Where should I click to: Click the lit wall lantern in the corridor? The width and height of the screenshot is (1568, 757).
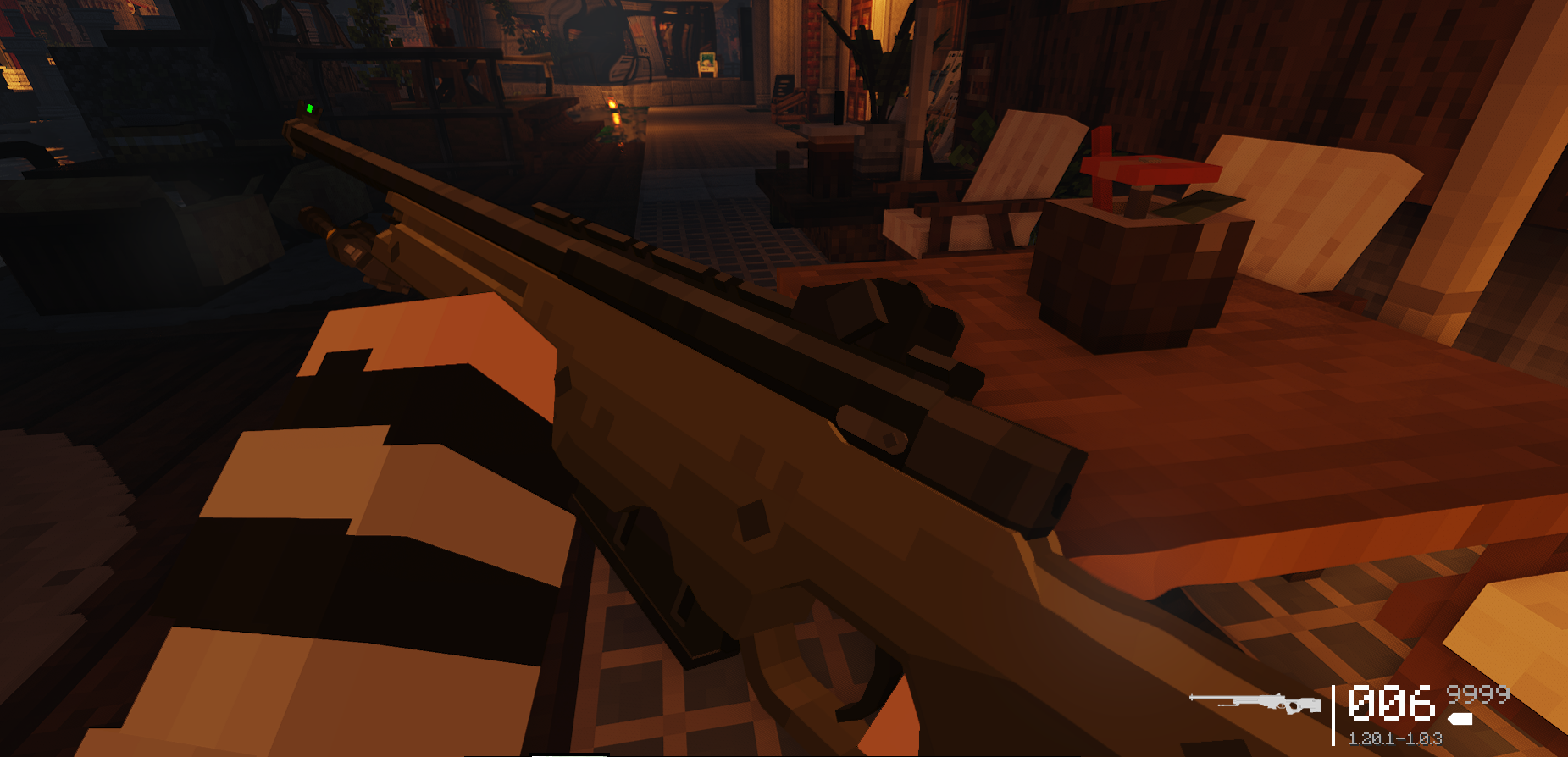(612, 103)
